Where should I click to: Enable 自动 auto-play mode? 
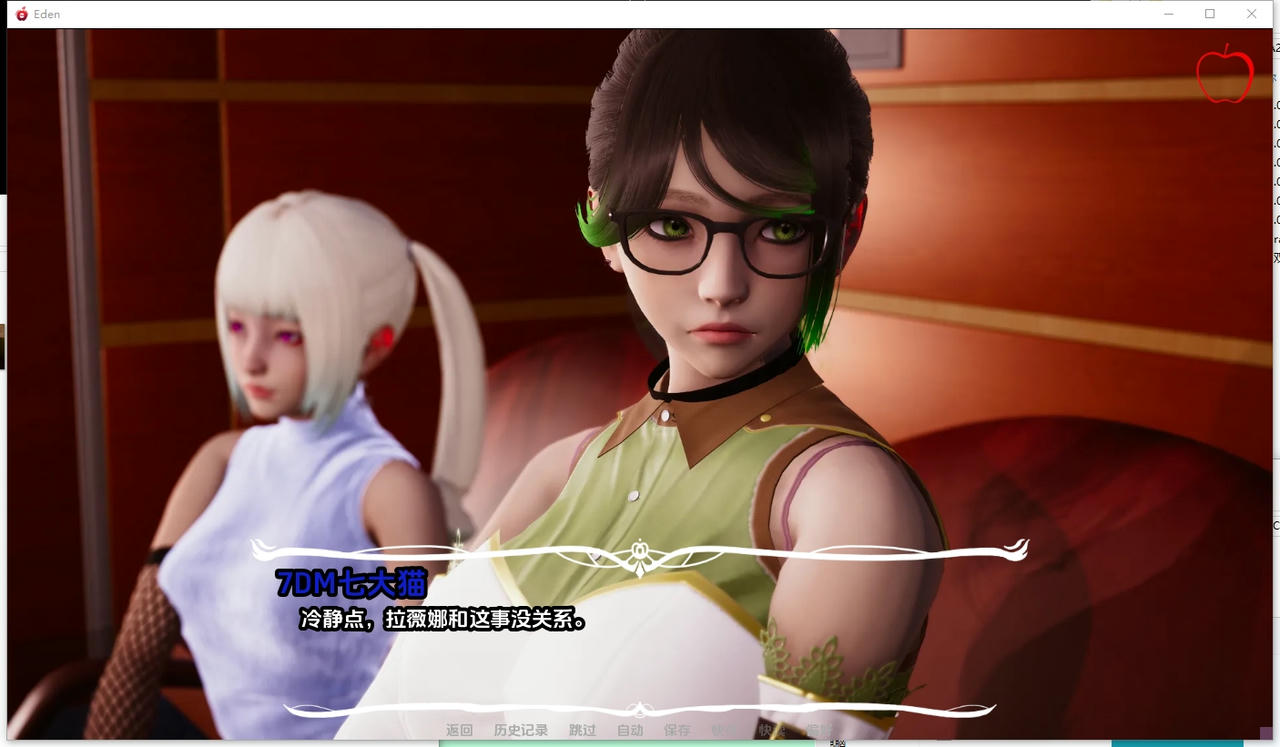(x=629, y=730)
